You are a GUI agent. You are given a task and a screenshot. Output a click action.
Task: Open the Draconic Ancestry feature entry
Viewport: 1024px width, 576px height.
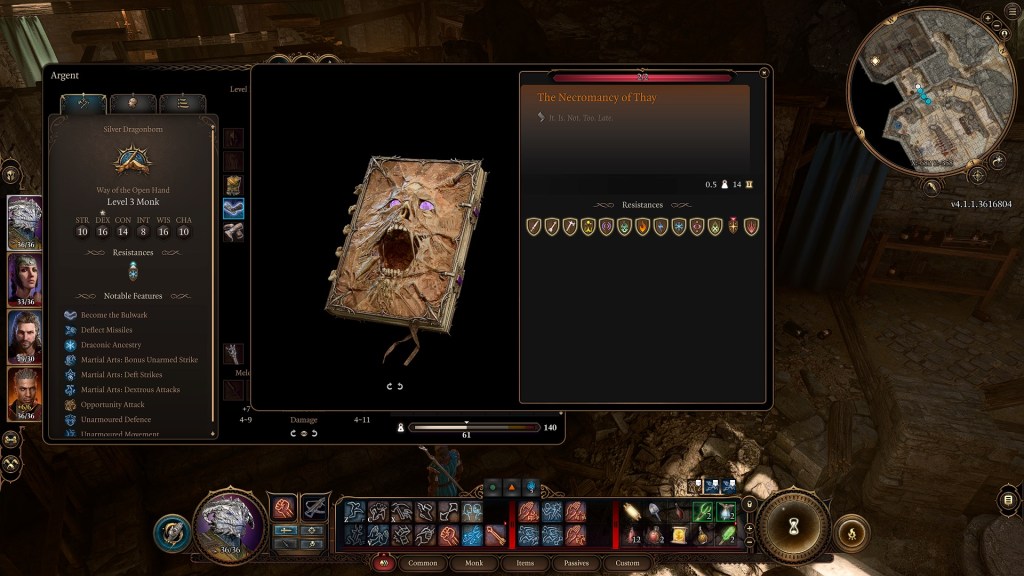point(111,345)
